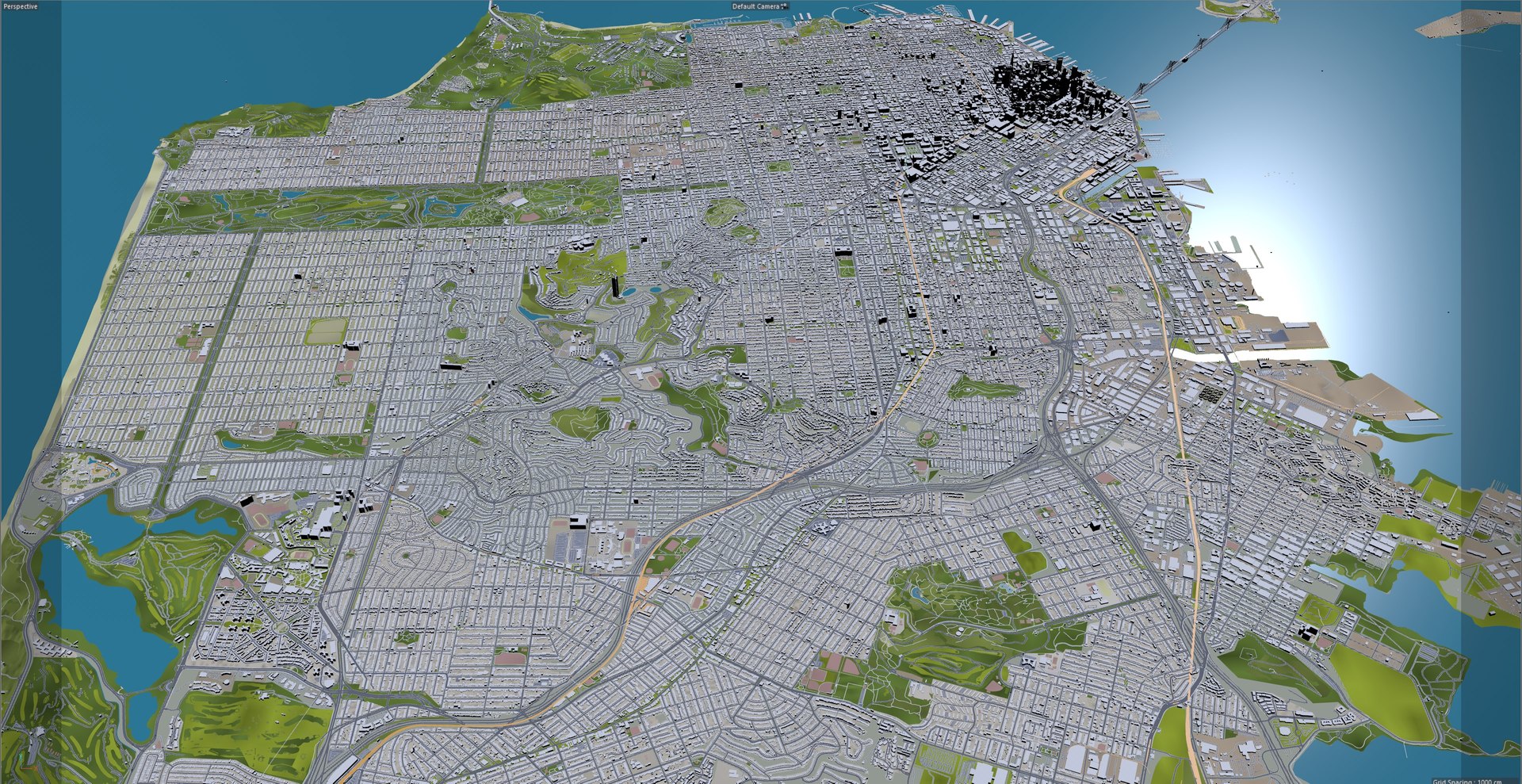Screen dimensions: 1522x784
Task: Open the Default Camera selector
Action: pos(759,6)
